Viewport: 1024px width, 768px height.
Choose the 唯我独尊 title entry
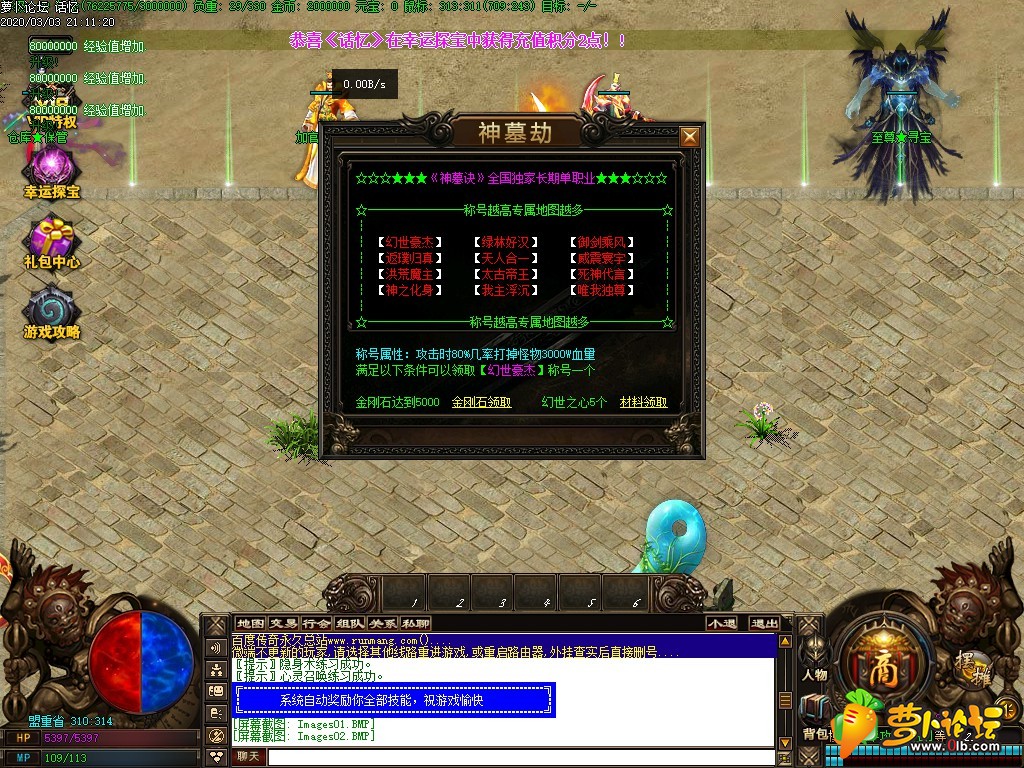[x=605, y=290]
